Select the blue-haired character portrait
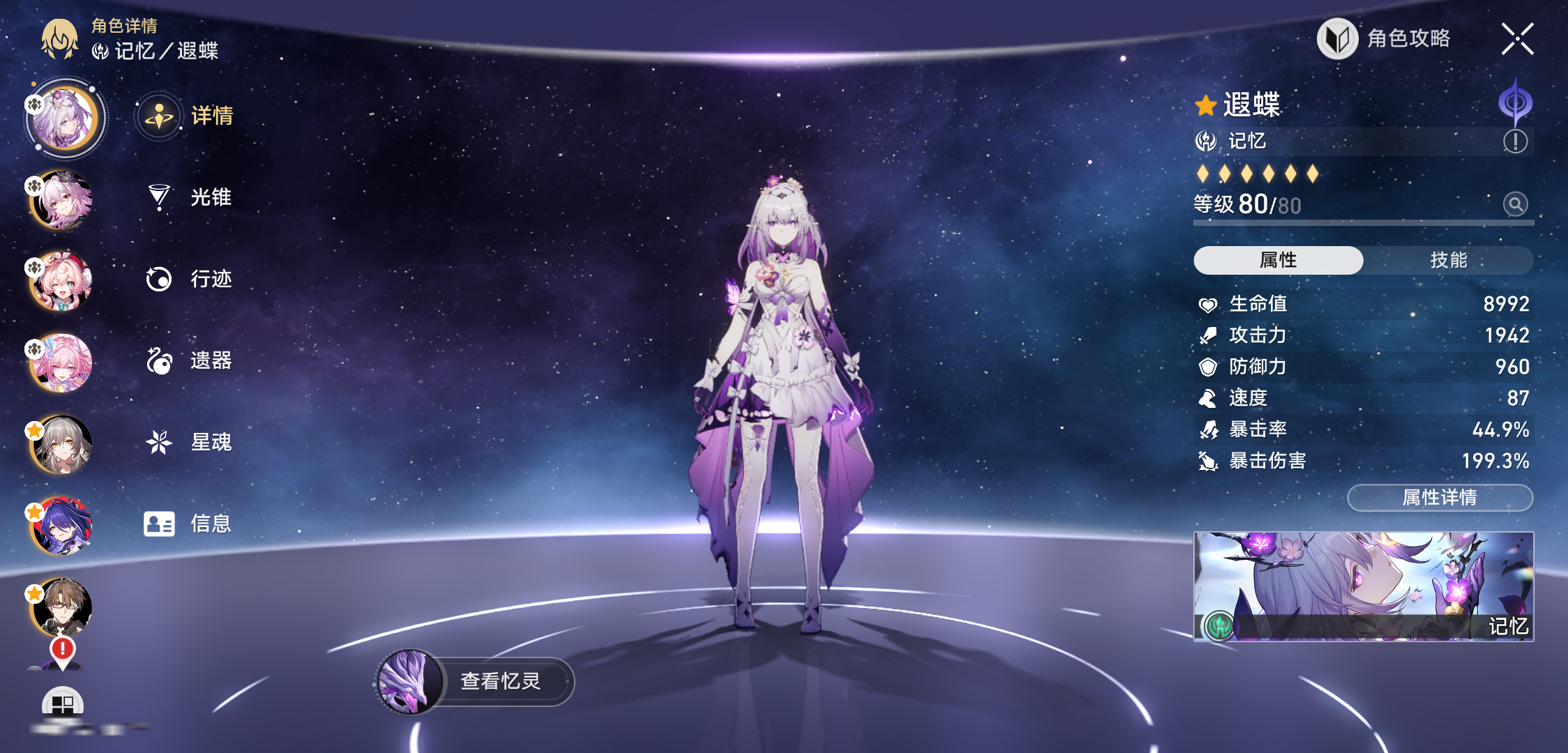 click(x=62, y=526)
